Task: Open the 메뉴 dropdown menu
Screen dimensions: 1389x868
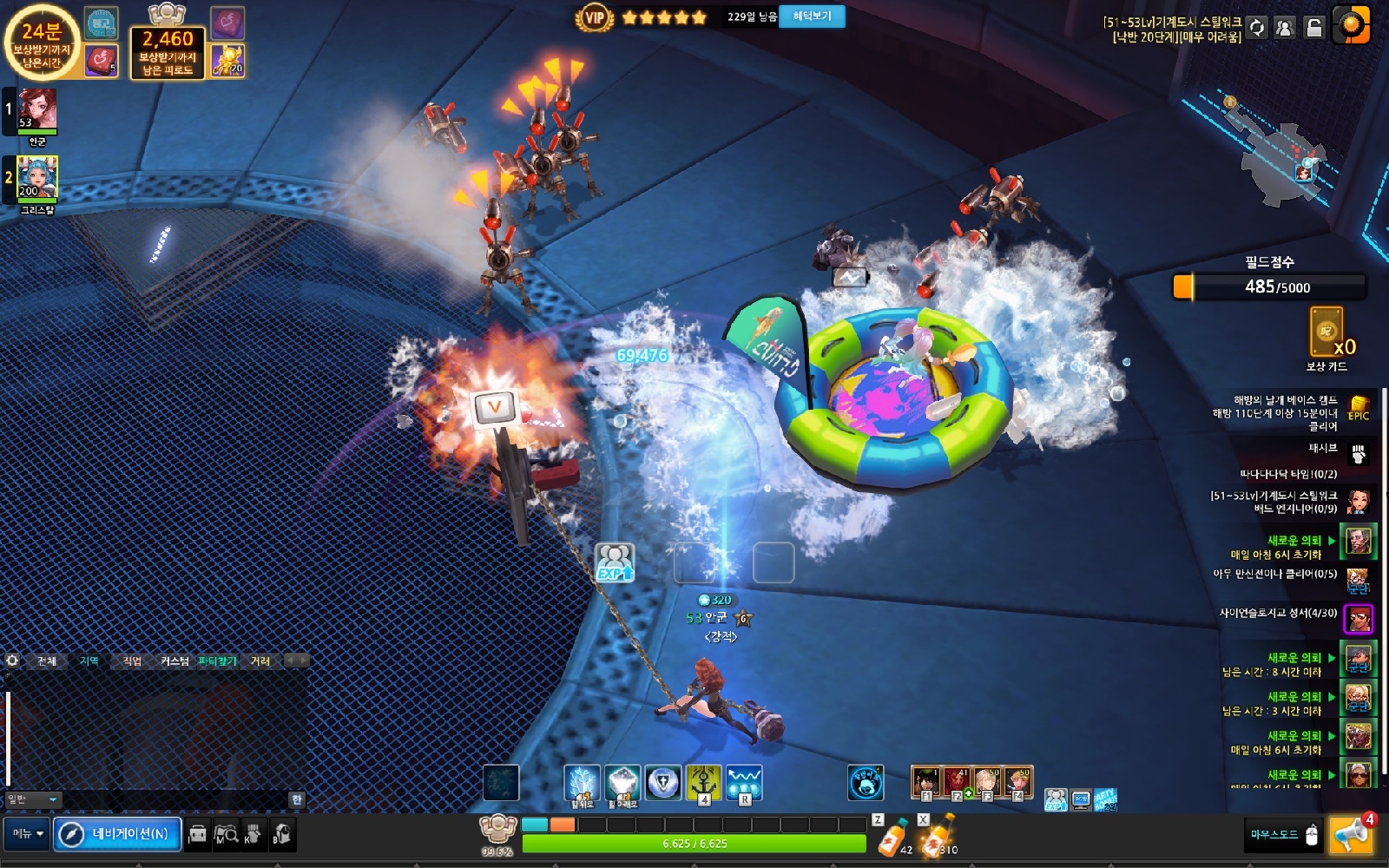Action: click(x=27, y=834)
